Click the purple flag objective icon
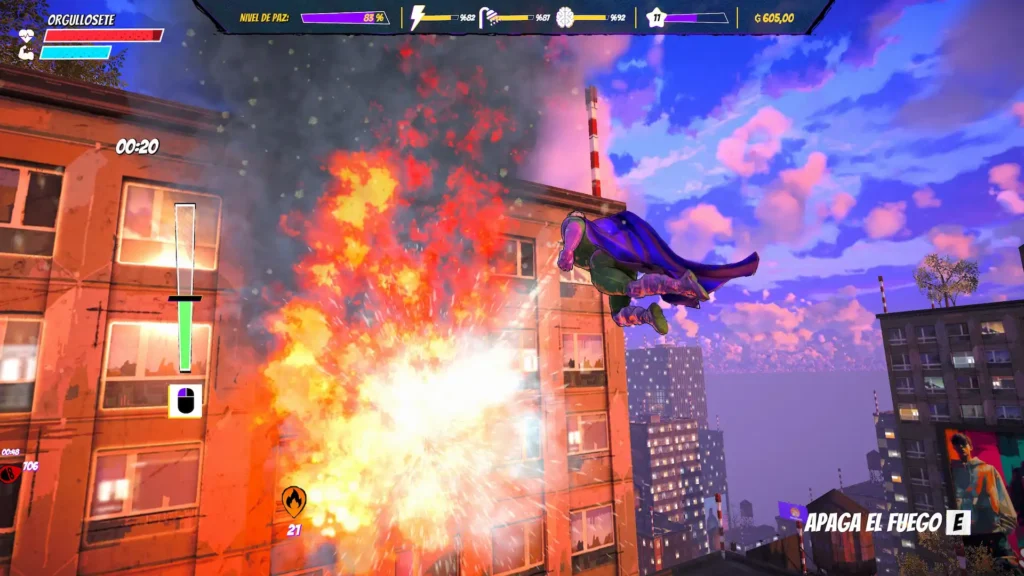1024x576 pixels. [x=791, y=512]
